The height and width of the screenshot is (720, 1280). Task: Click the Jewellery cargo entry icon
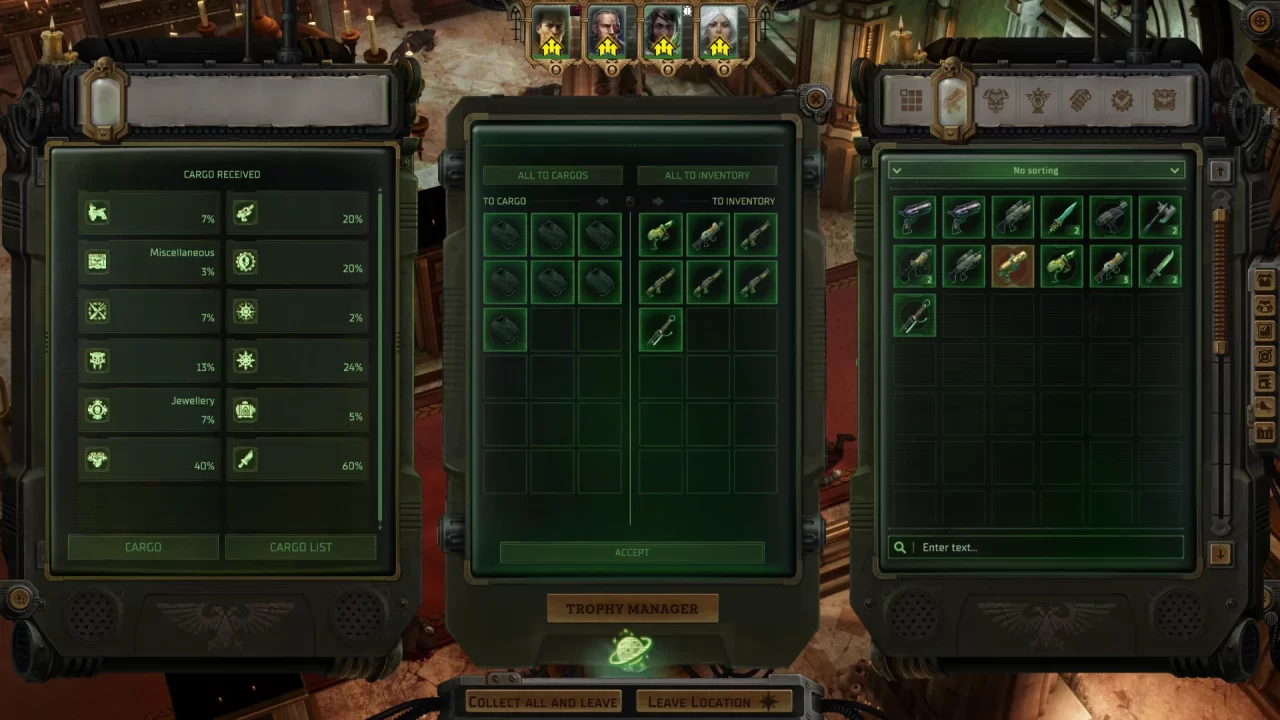click(97, 410)
